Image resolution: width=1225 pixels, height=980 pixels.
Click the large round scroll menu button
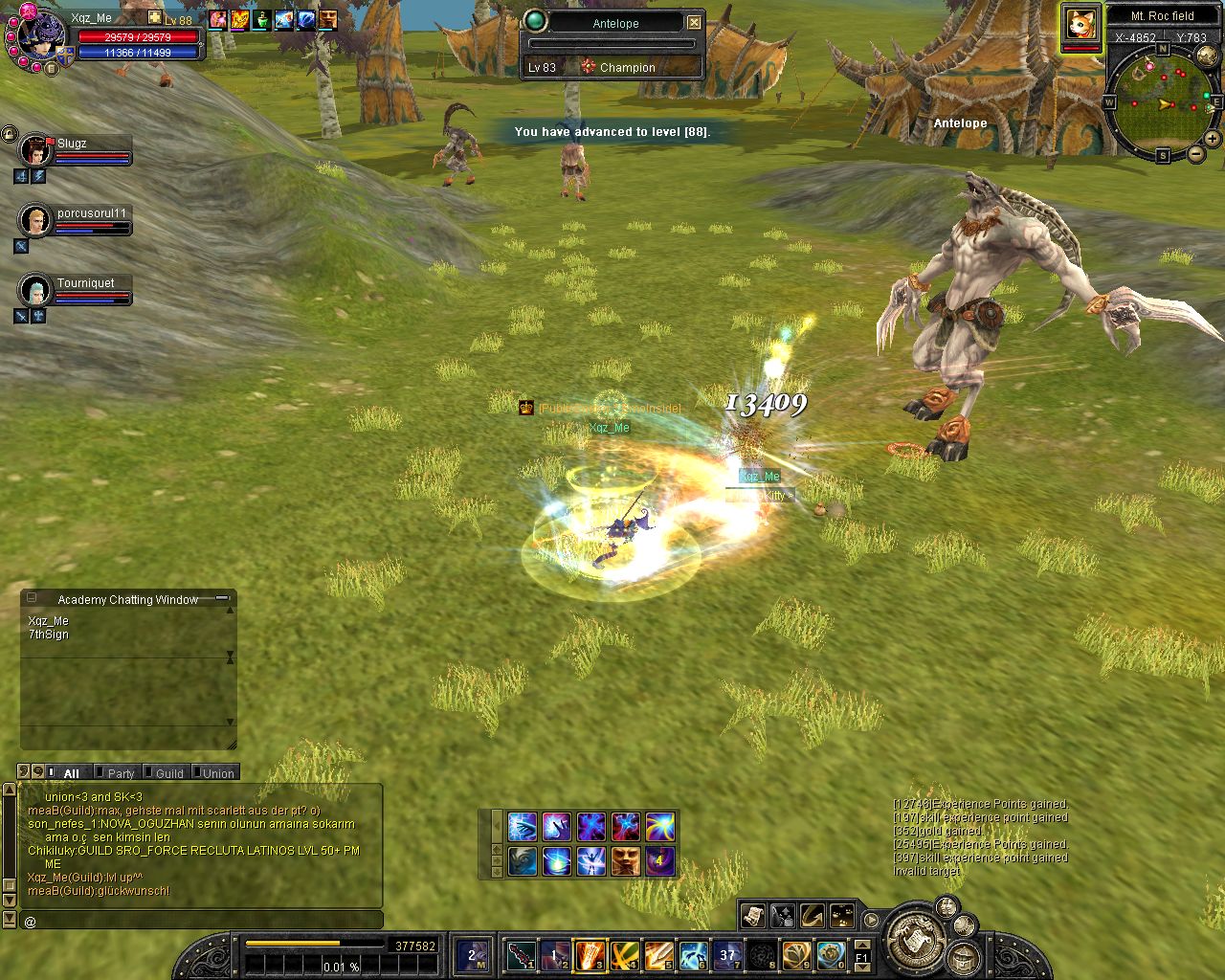[917, 940]
